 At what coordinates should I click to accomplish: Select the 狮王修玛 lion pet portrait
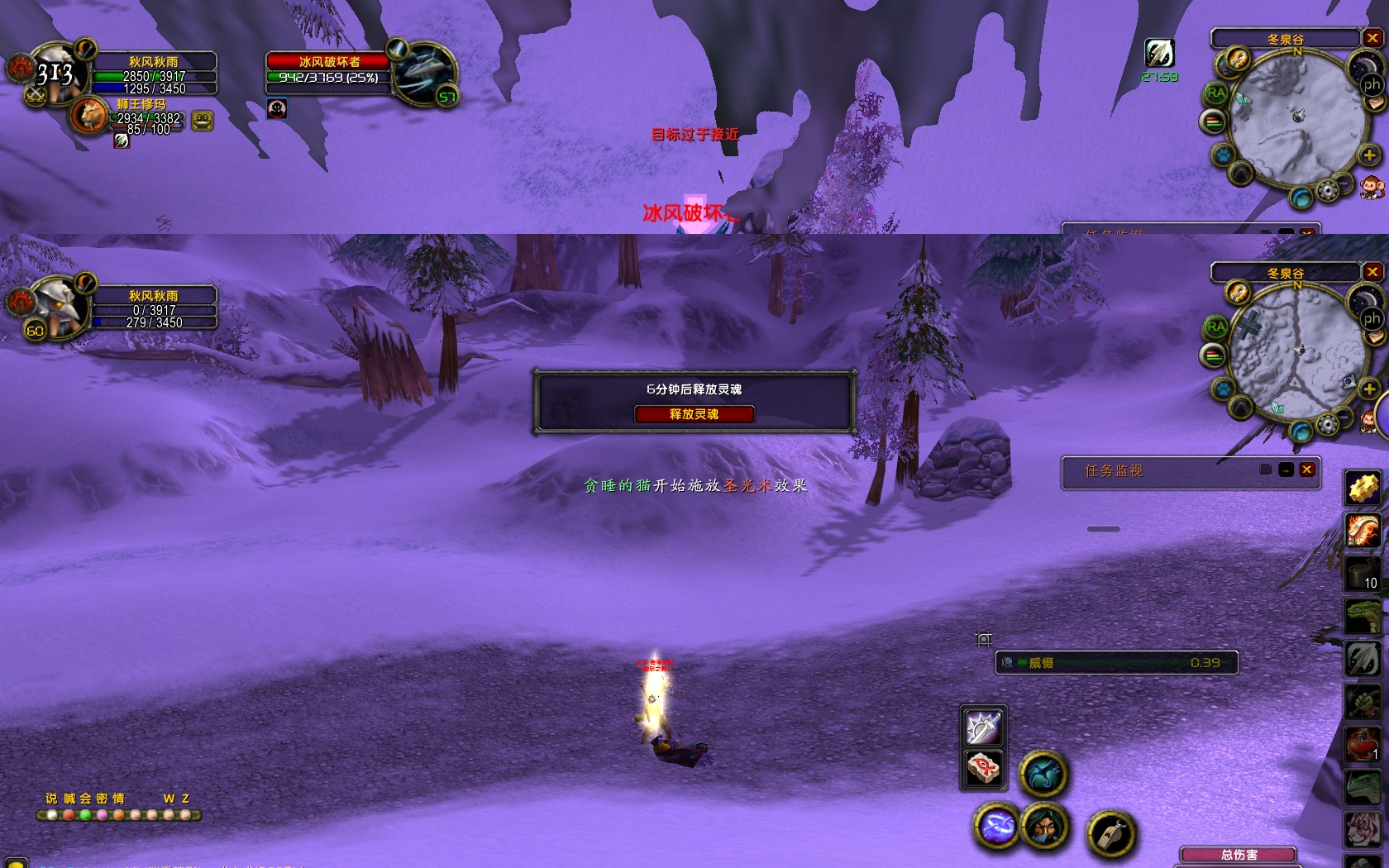click(88, 116)
